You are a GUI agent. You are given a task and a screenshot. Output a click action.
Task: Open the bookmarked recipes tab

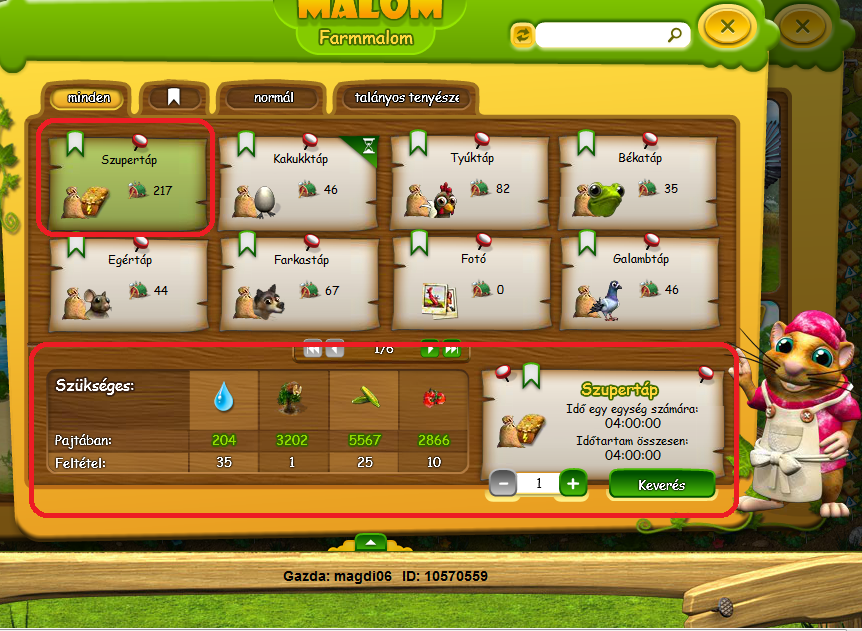pos(174,98)
